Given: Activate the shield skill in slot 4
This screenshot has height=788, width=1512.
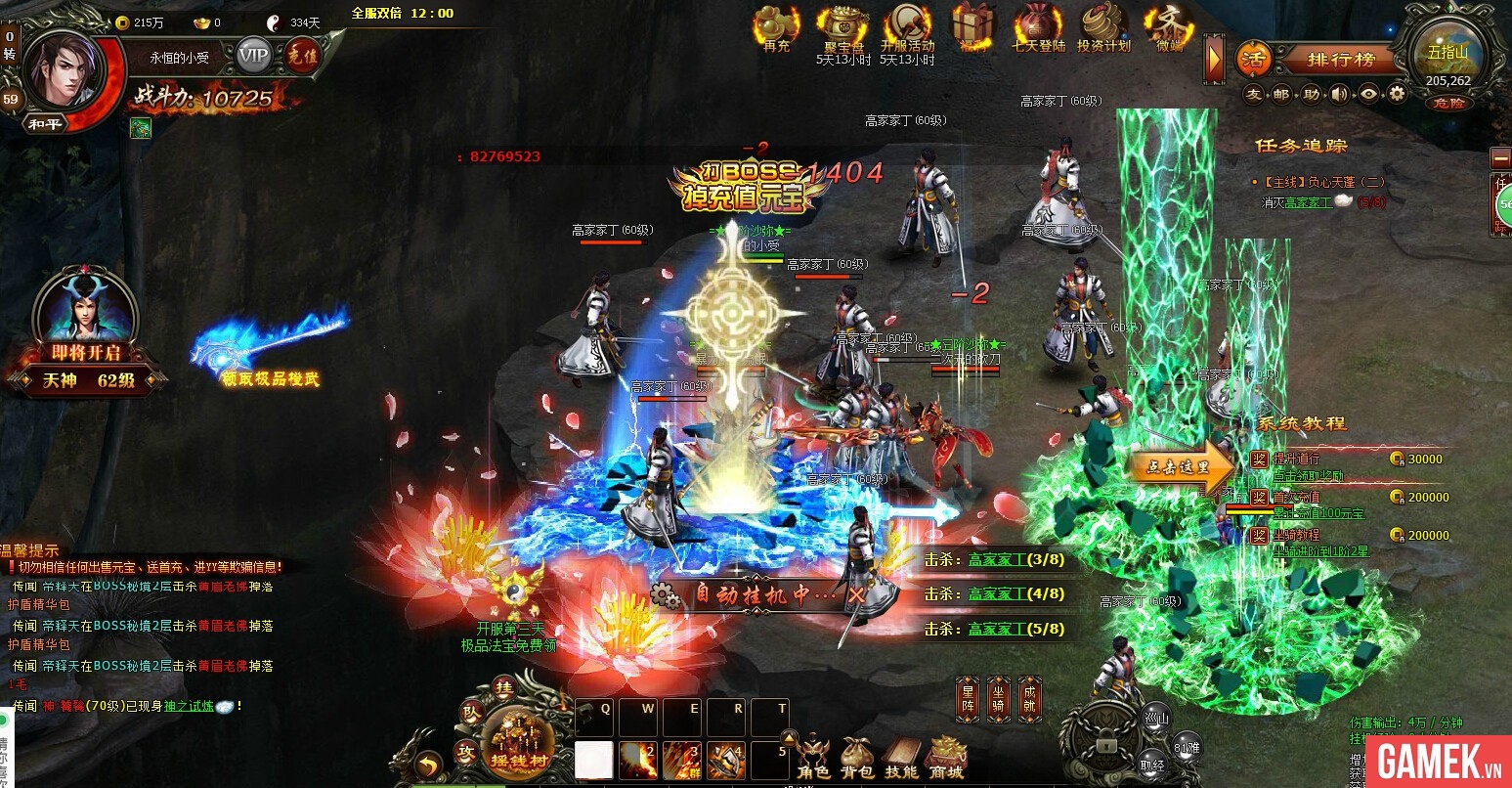Looking at the screenshot, I should [726, 759].
